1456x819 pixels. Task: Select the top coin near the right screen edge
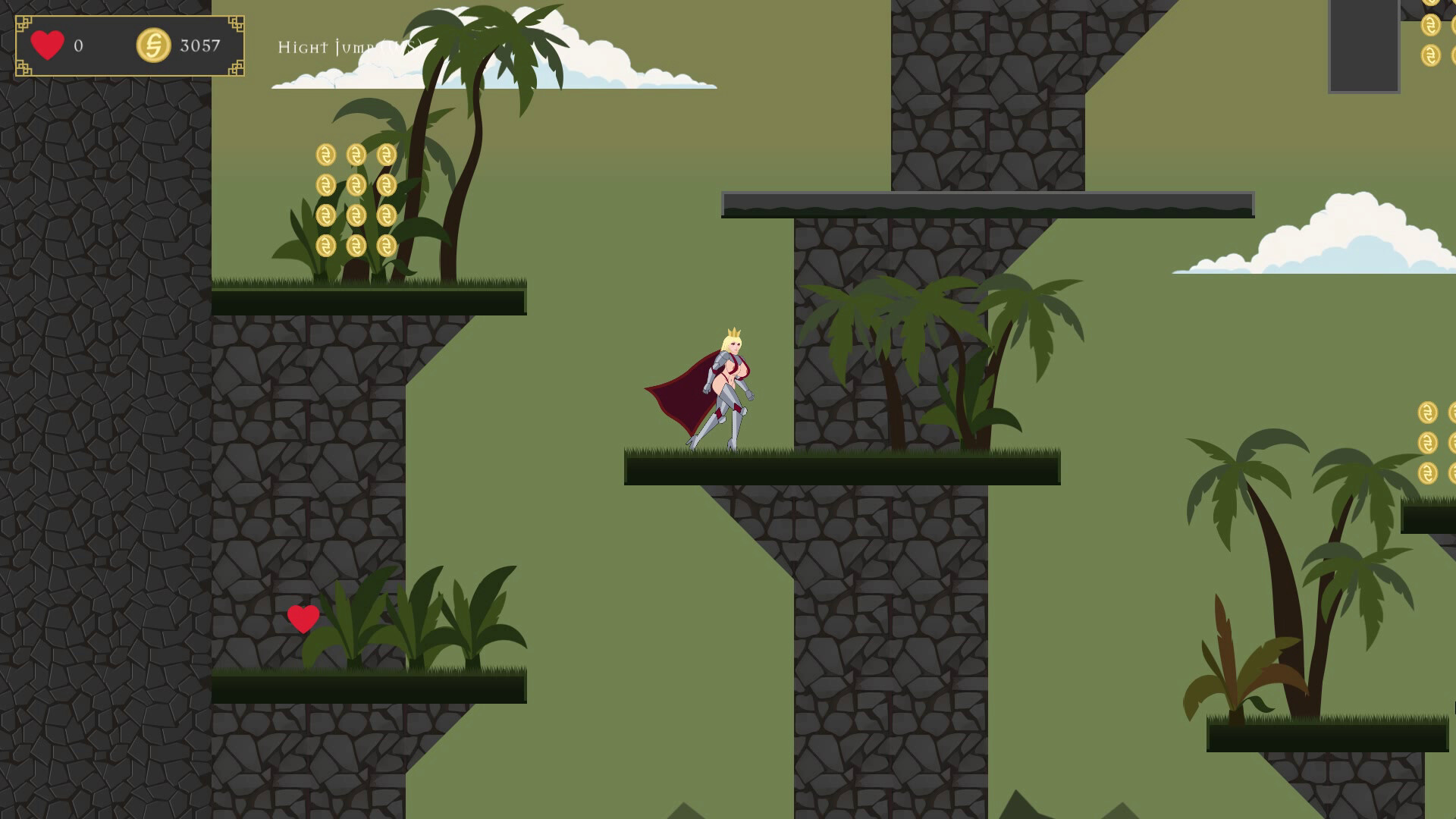[1427, 413]
